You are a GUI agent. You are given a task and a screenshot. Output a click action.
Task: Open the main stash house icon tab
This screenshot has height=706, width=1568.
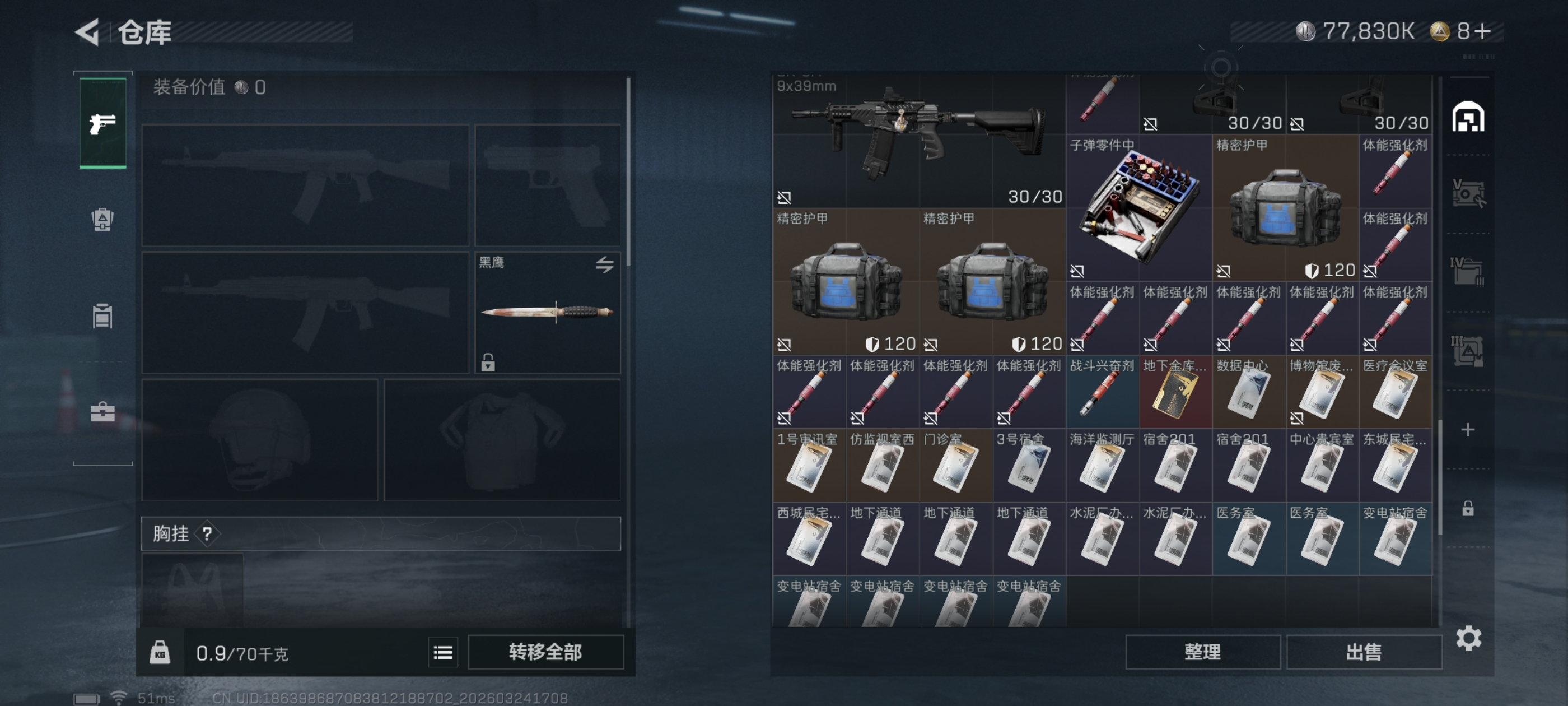tap(1468, 117)
